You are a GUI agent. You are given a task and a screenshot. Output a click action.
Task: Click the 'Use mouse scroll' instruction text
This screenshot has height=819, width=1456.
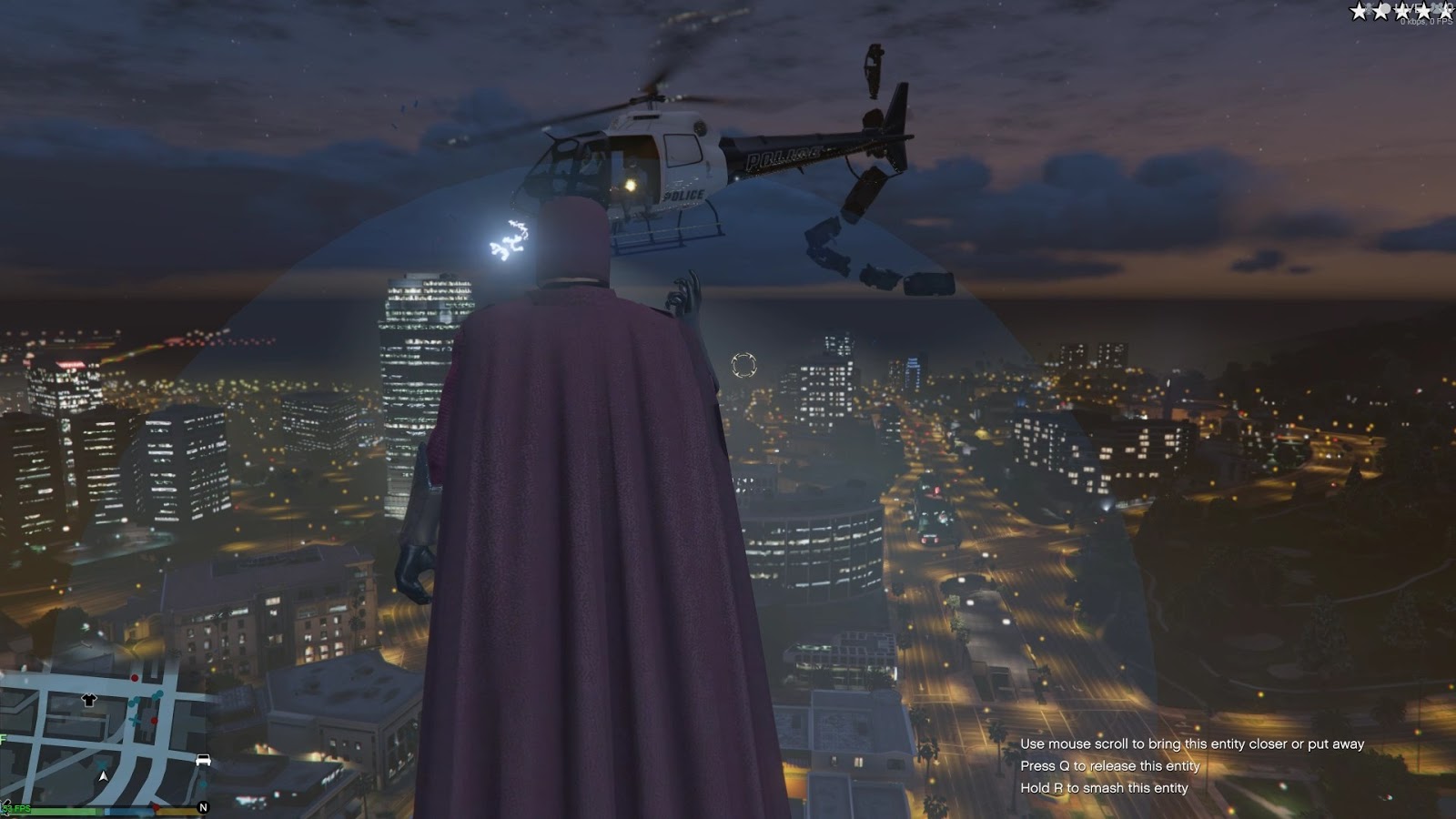tap(1193, 743)
